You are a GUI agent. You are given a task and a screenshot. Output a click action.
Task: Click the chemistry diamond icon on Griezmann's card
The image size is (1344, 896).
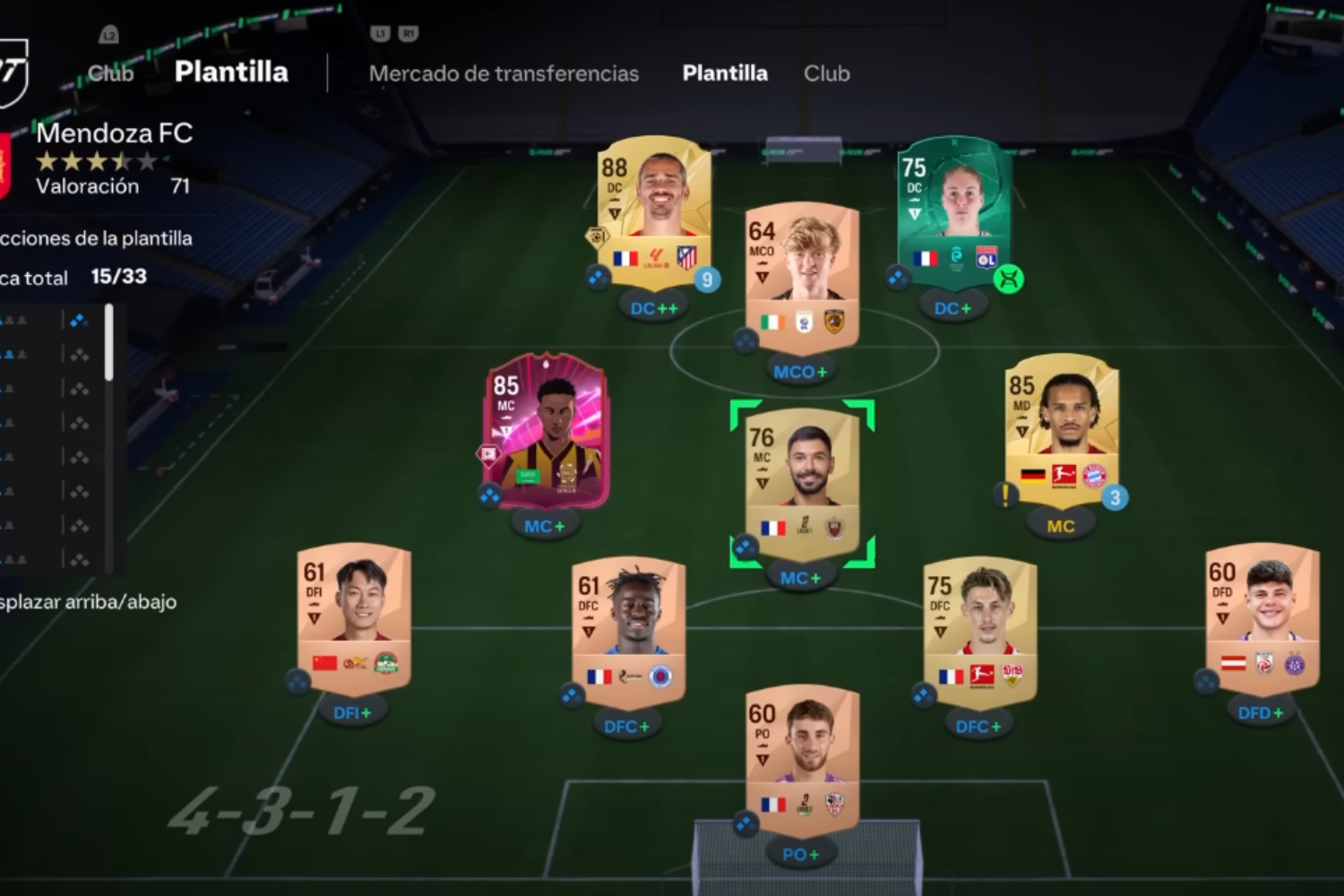pos(597,276)
